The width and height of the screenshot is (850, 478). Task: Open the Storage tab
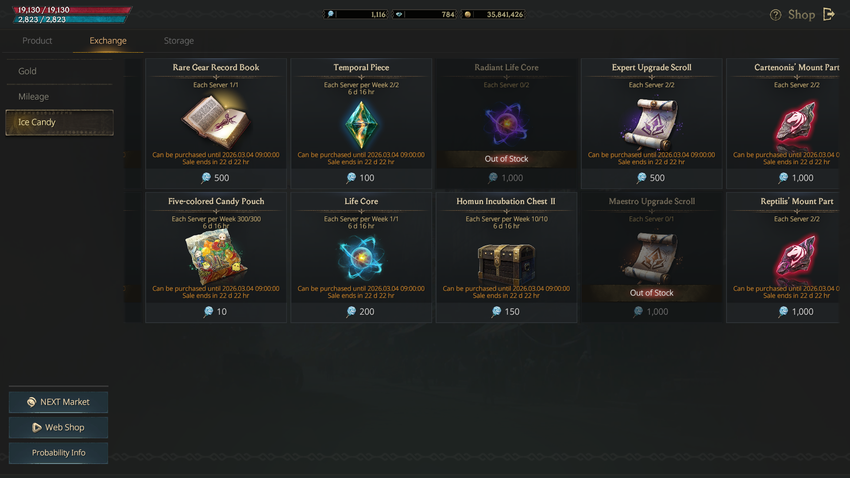click(179, 41)
